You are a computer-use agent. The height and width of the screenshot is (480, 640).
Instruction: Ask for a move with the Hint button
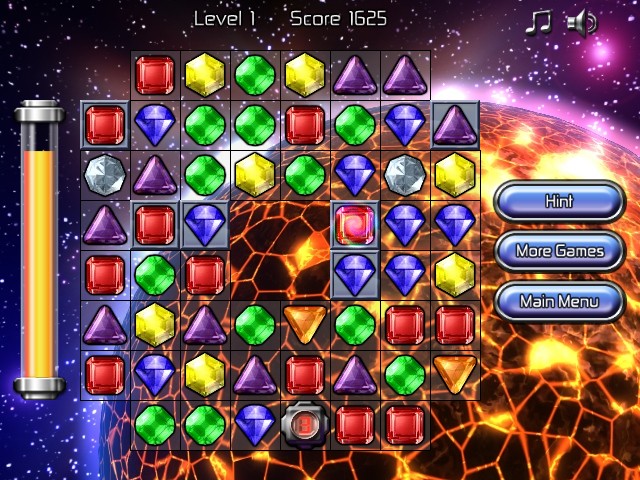(559, 201)
